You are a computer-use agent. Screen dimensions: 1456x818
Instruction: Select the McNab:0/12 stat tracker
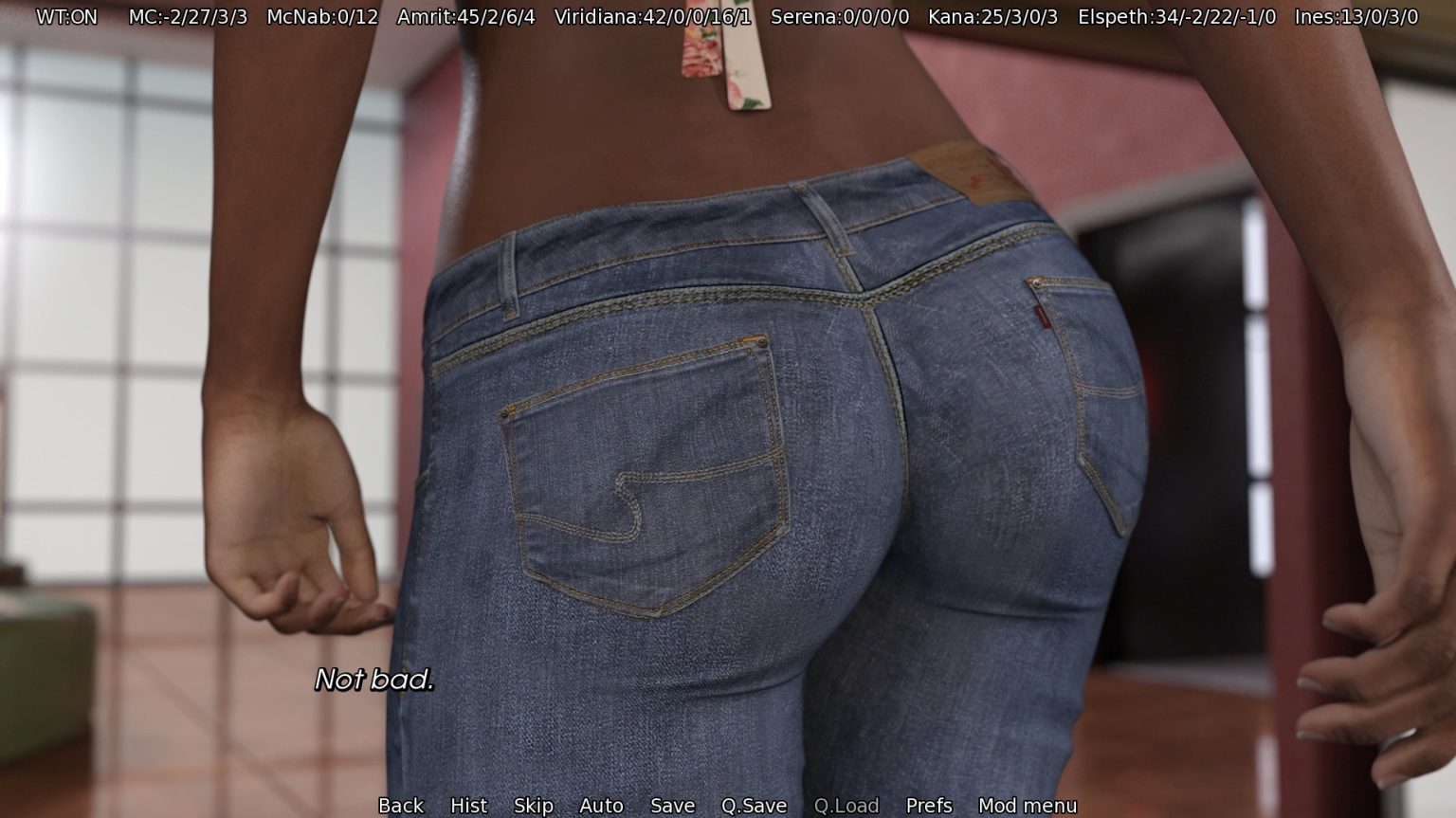322,16
